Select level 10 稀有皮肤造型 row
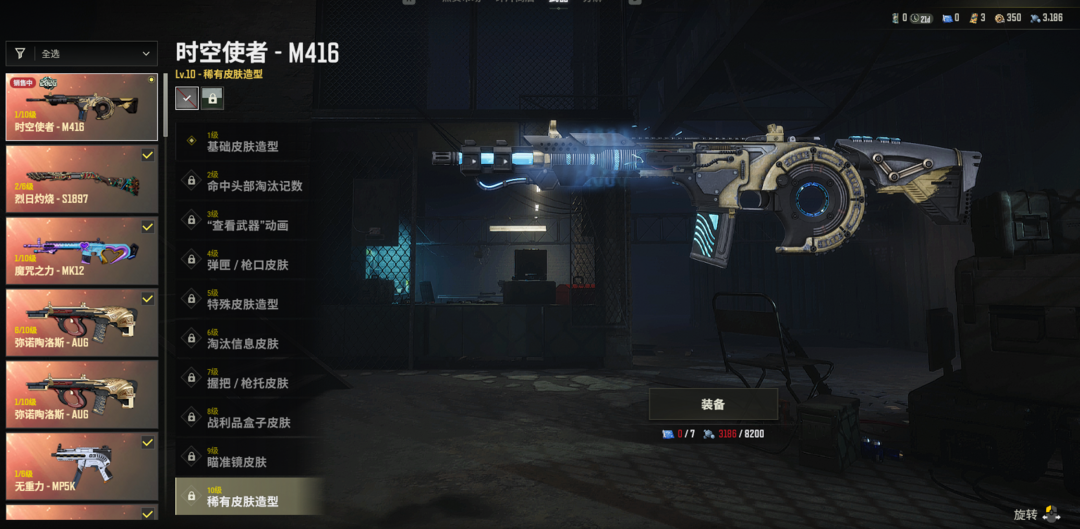Viewport: 1080px width, 529px height. point(250,497)
